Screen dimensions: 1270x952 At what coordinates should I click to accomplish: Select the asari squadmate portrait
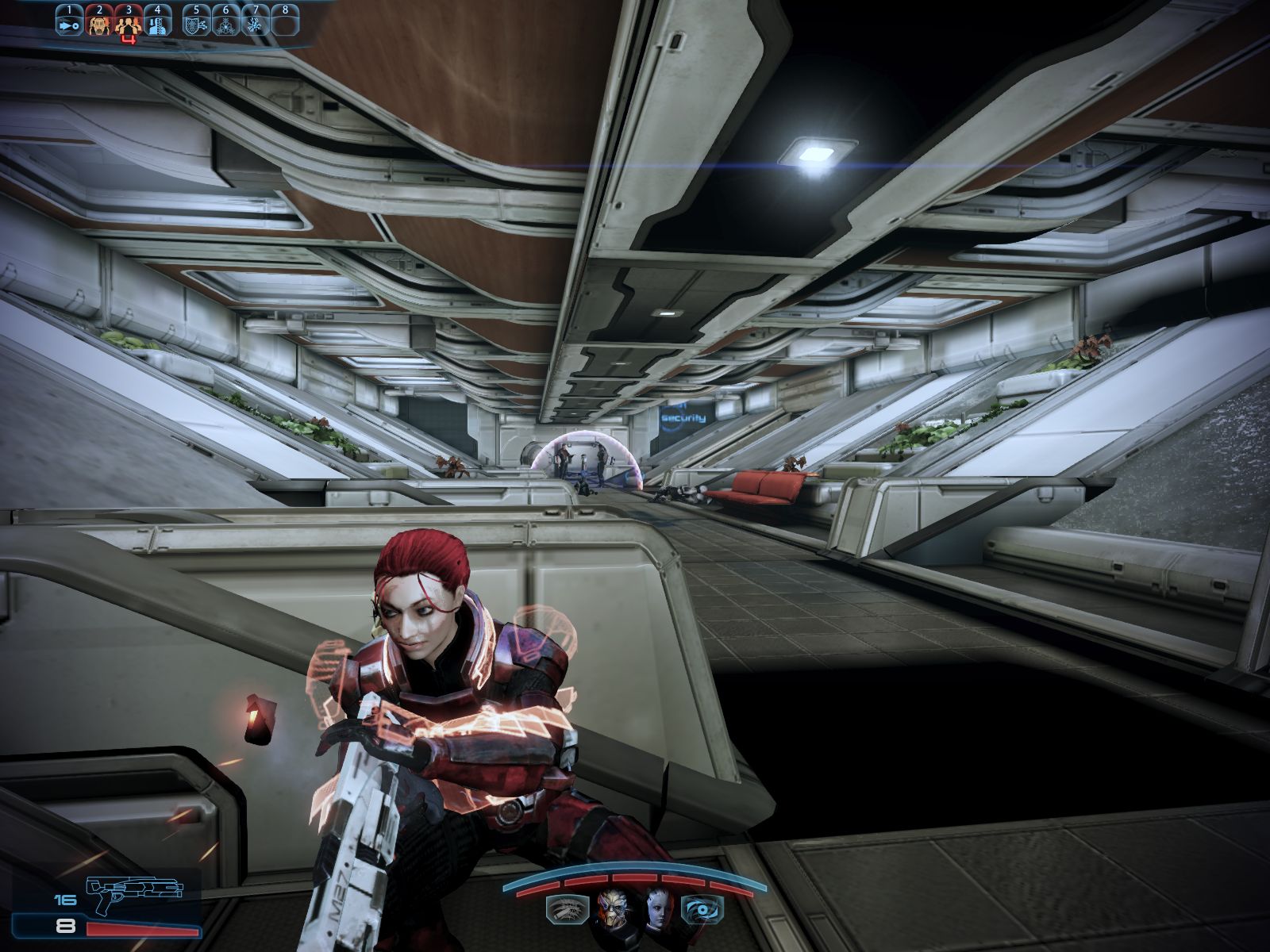pos(658,908)
